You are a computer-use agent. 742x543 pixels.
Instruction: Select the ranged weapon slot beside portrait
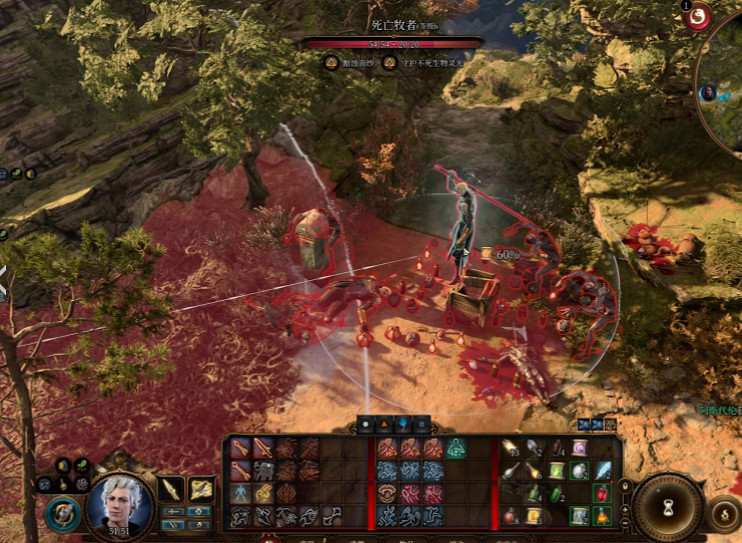[x=201, y=489]
